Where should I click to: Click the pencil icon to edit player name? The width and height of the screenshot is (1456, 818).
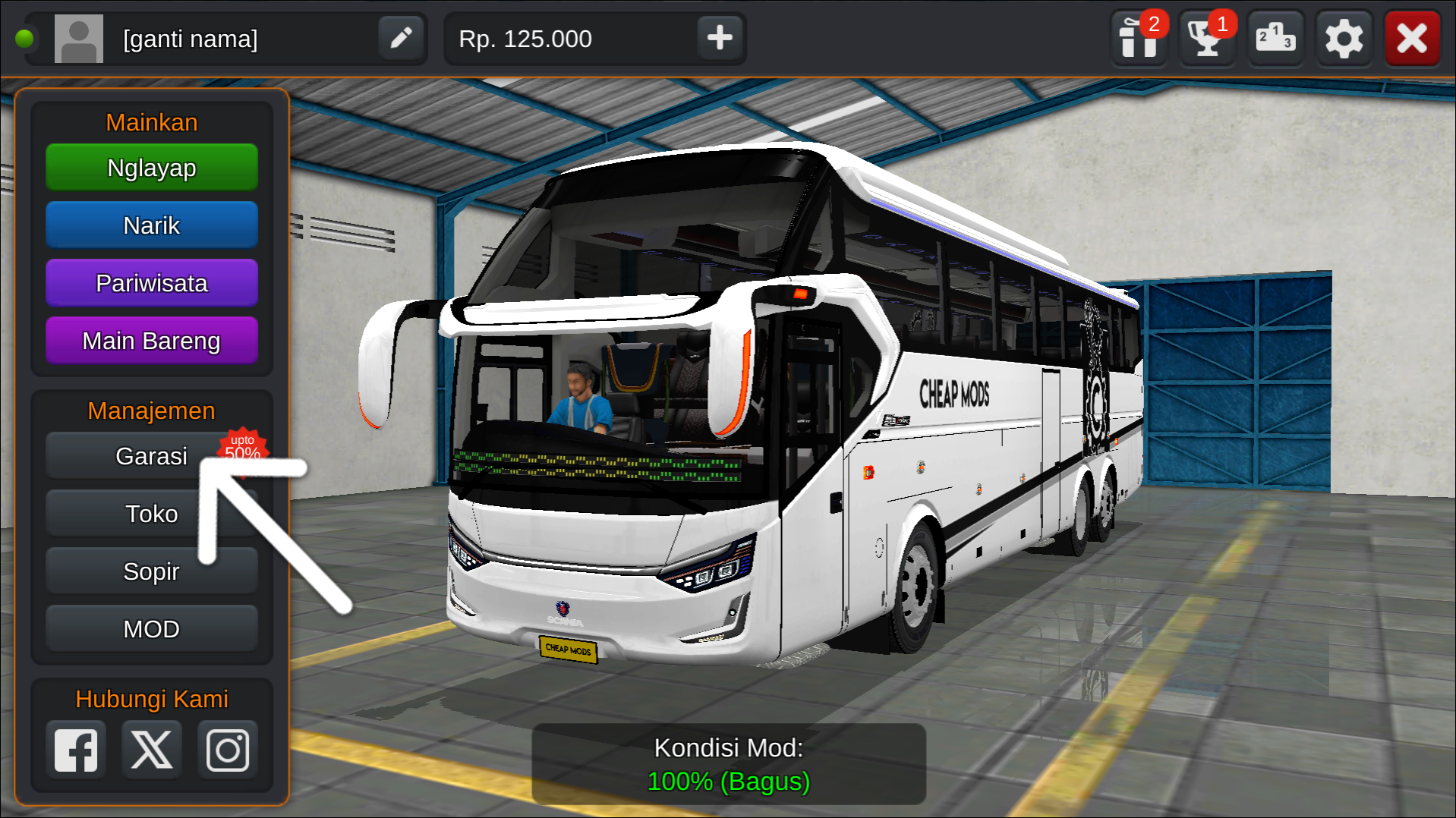pos(400,38)
